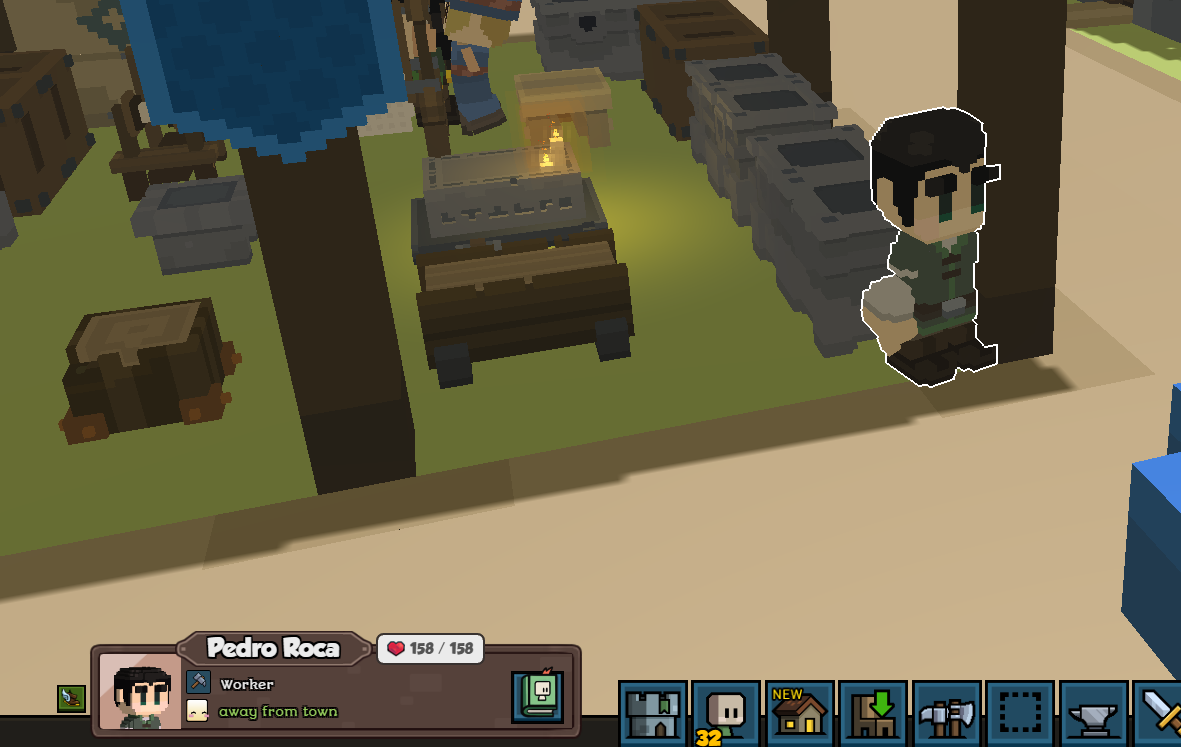This screenshot has width=1181, height=747.
Task: Open the castle town overview button
Action: click(x=653, y=714)
